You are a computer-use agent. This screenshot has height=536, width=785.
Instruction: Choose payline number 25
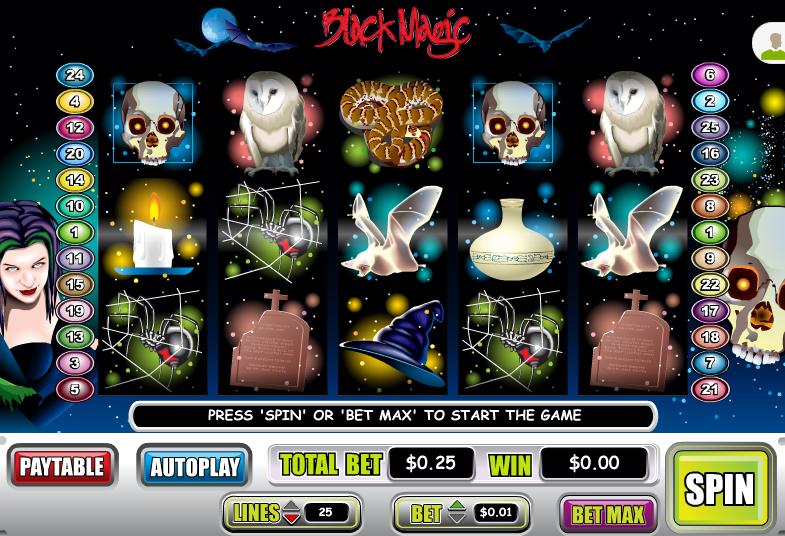click(710, 128)
